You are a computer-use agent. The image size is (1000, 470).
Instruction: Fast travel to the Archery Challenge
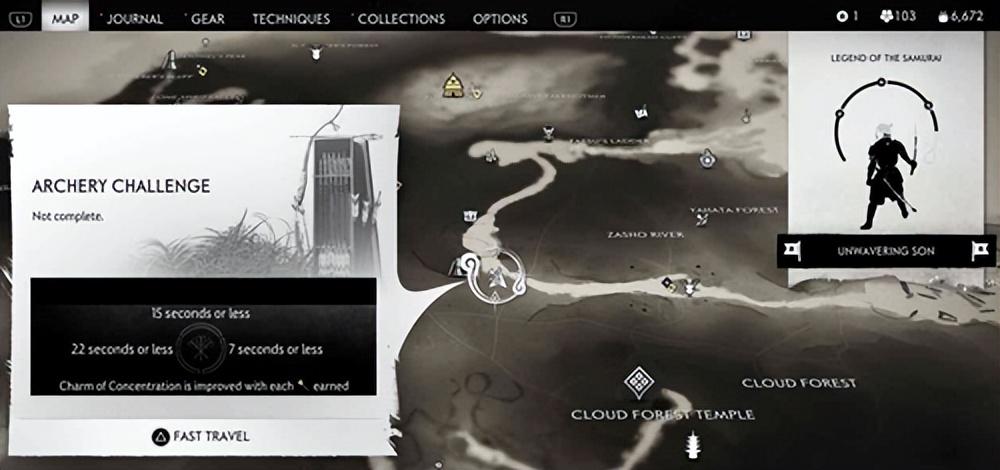[198, 436]
